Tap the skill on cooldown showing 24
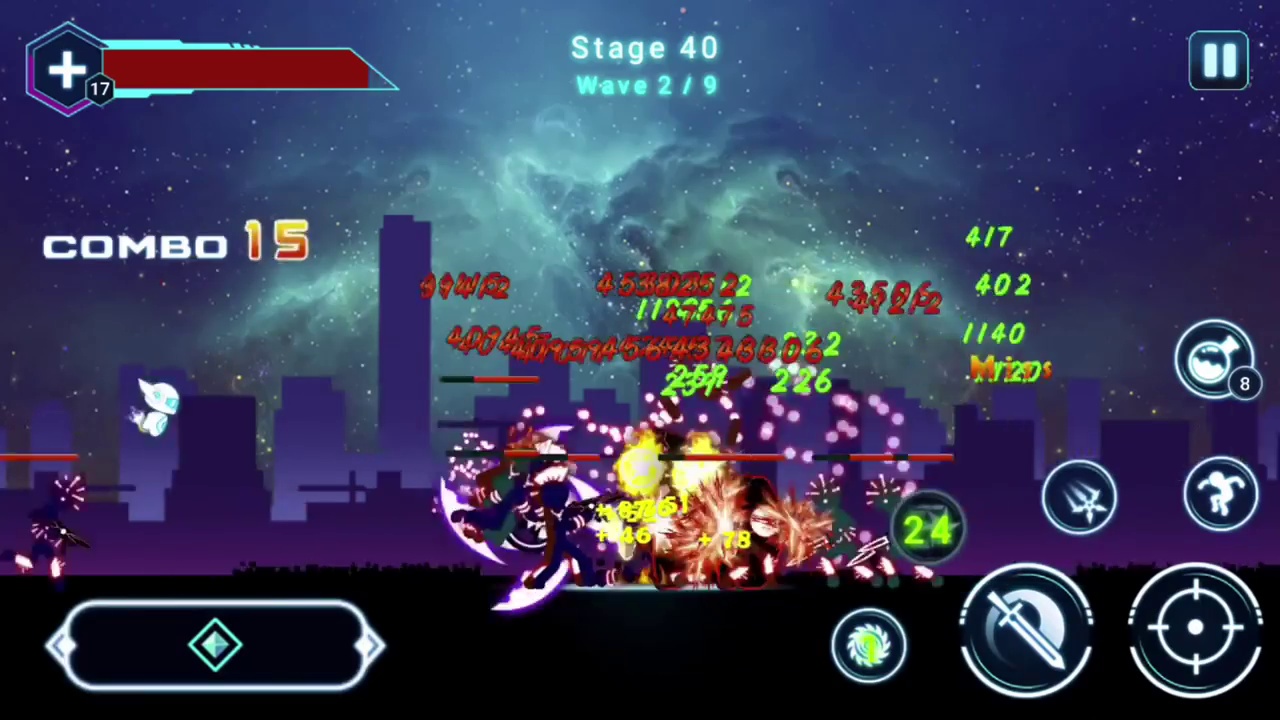This screenshot has width=1280, height=720. coord(927,530)
